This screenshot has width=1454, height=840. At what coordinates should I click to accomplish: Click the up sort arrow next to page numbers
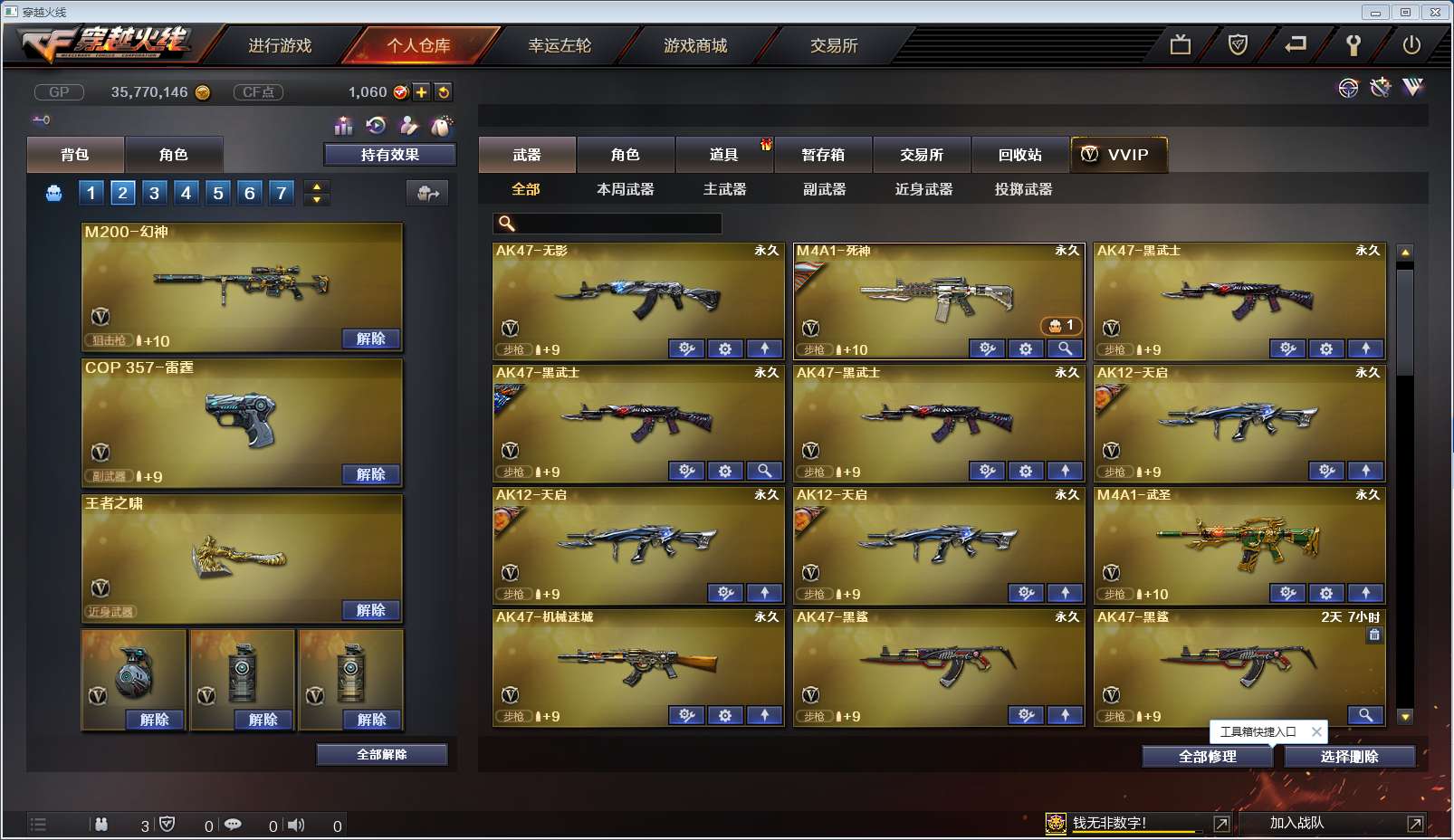(x=315, y=186)
